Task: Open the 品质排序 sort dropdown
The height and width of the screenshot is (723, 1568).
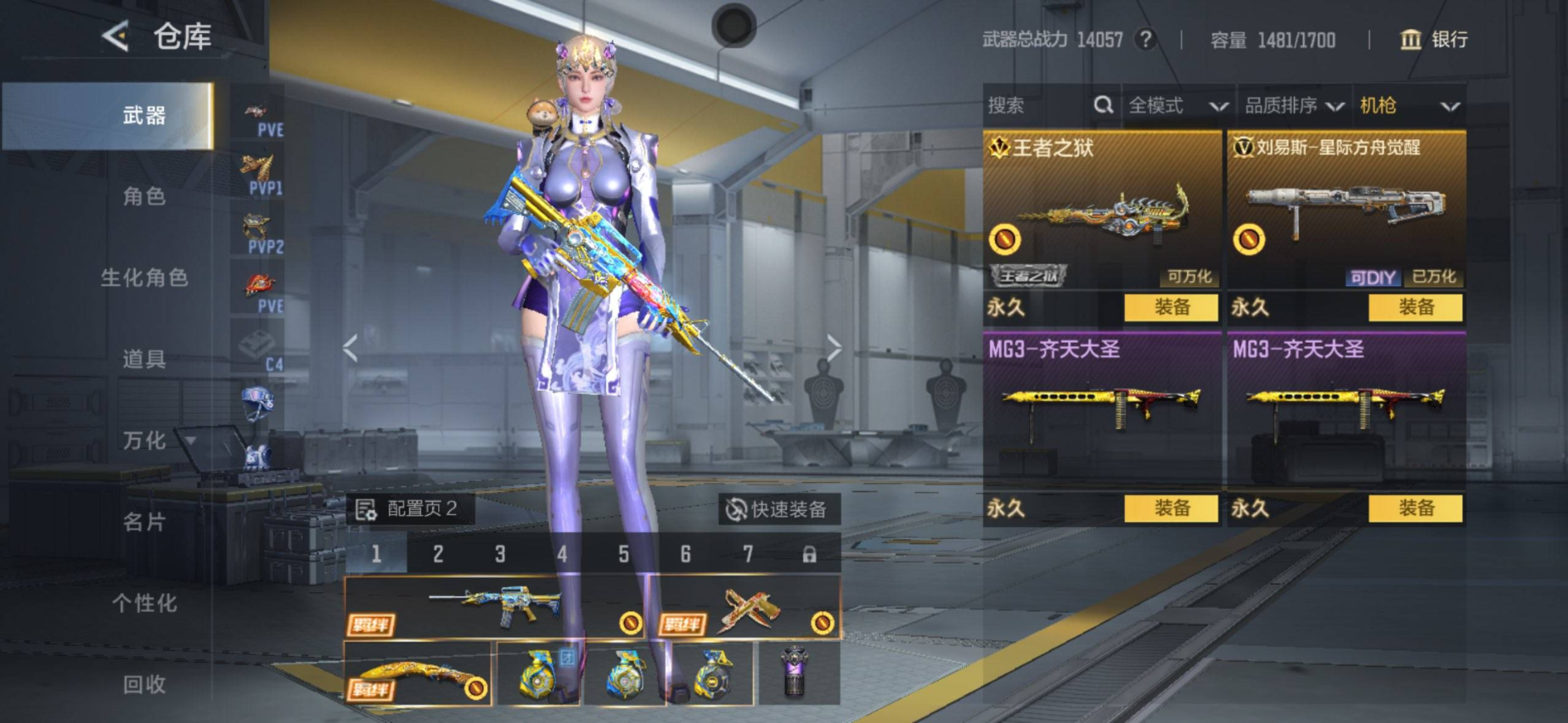Action: (1293, 105)
